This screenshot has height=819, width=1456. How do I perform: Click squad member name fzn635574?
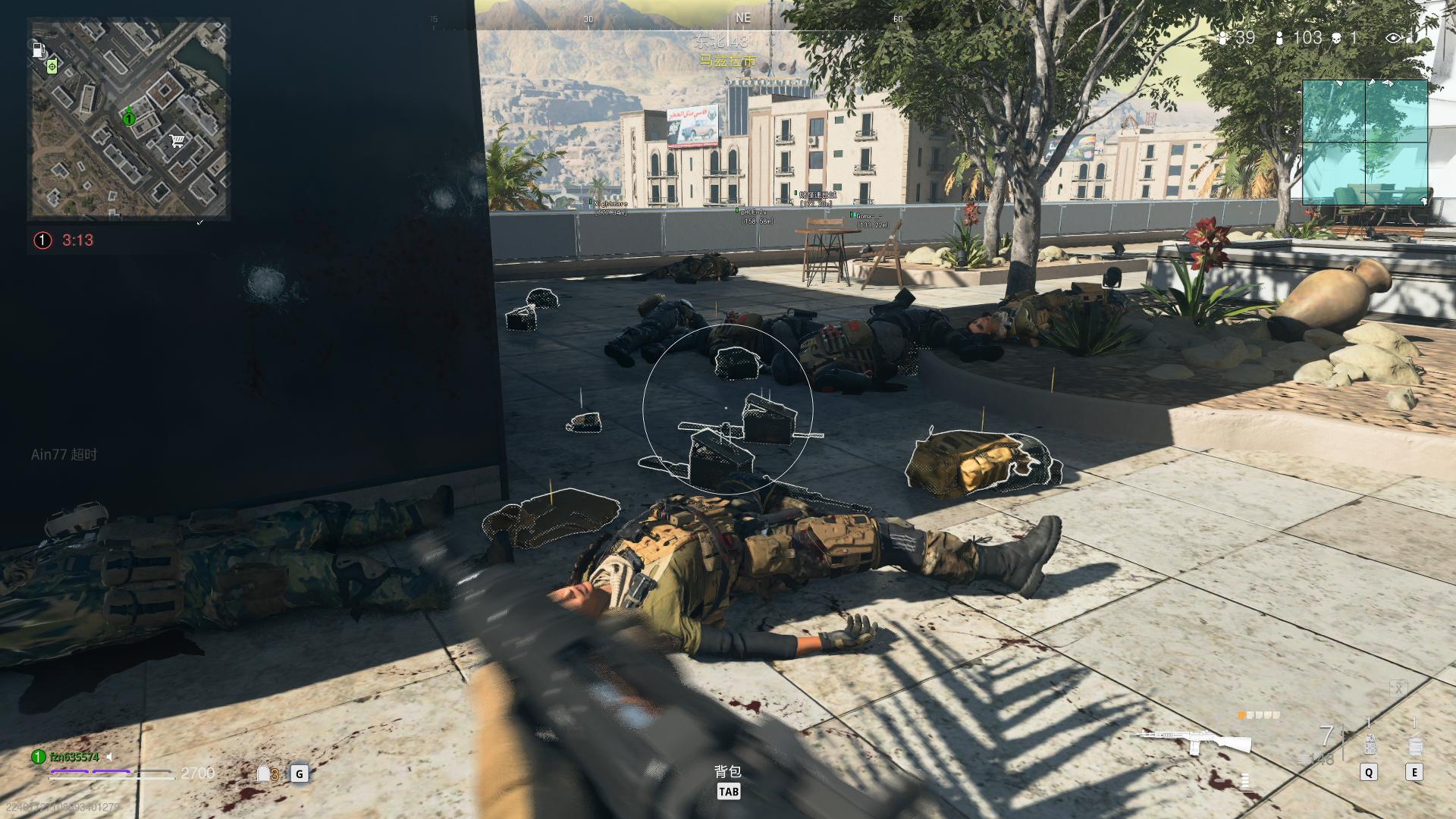(74, 757)
